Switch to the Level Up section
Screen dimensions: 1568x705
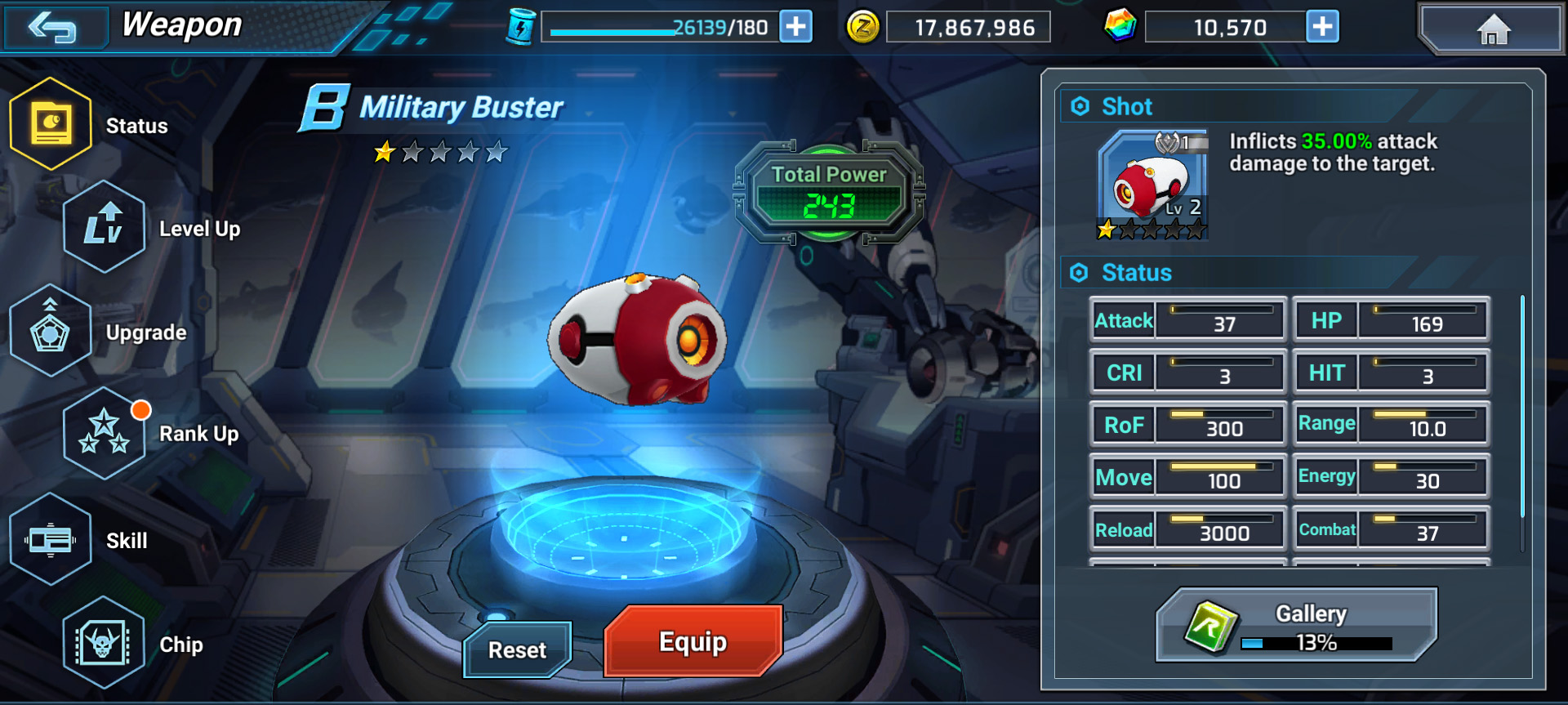coord(105,227)
